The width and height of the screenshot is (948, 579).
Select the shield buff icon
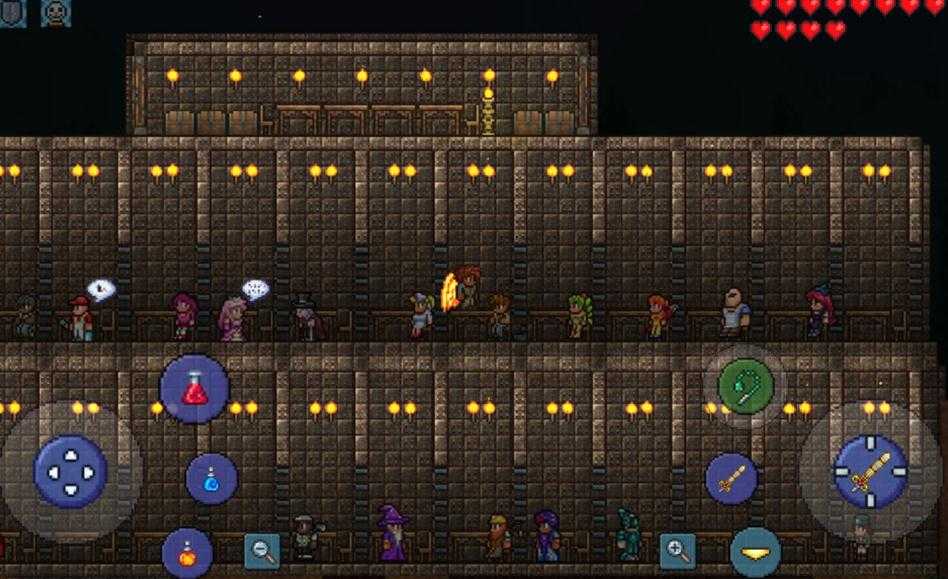12,12
